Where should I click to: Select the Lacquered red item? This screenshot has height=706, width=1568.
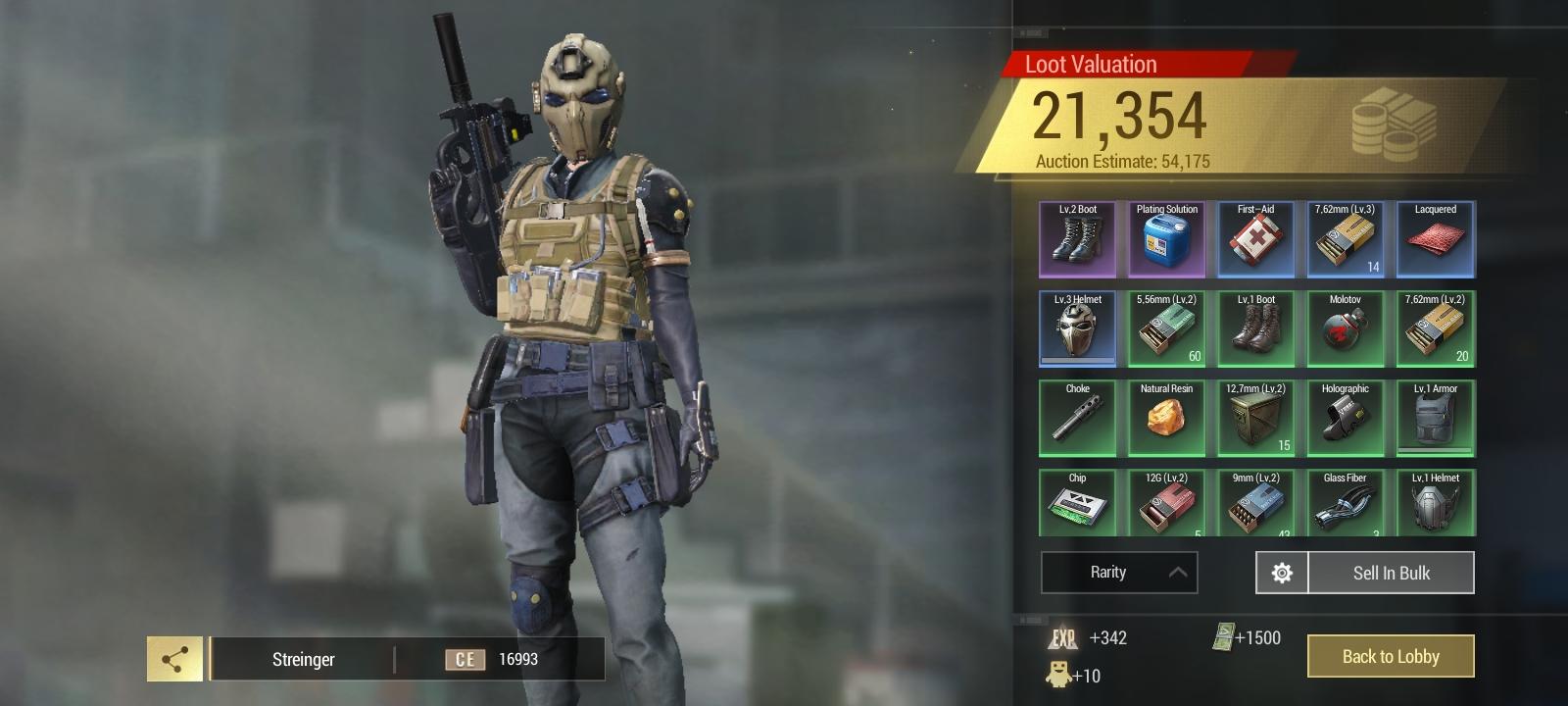click(1435, 239)
